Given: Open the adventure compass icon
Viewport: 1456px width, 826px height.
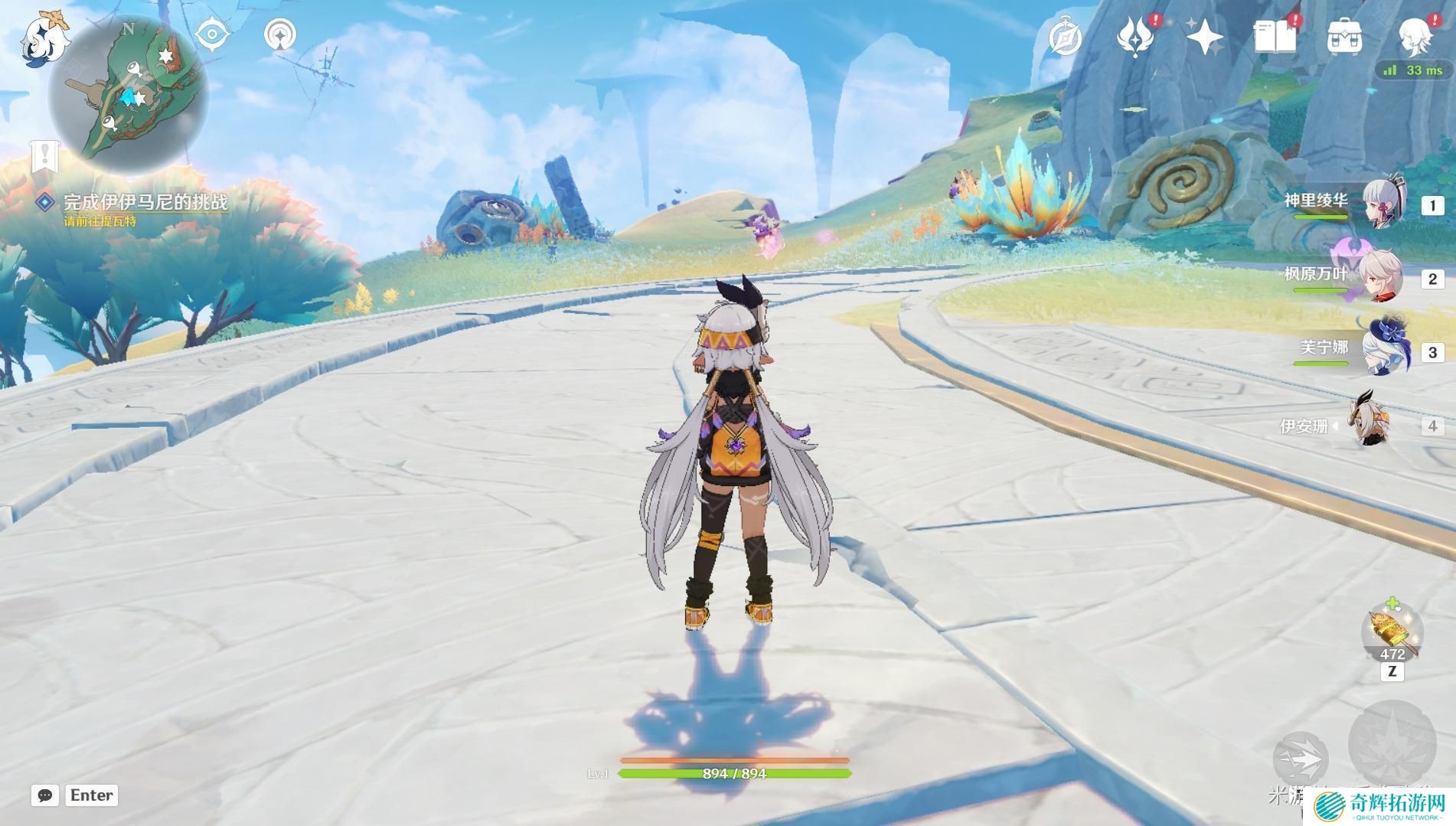Looking at the screenshot, I should 1065,37.
